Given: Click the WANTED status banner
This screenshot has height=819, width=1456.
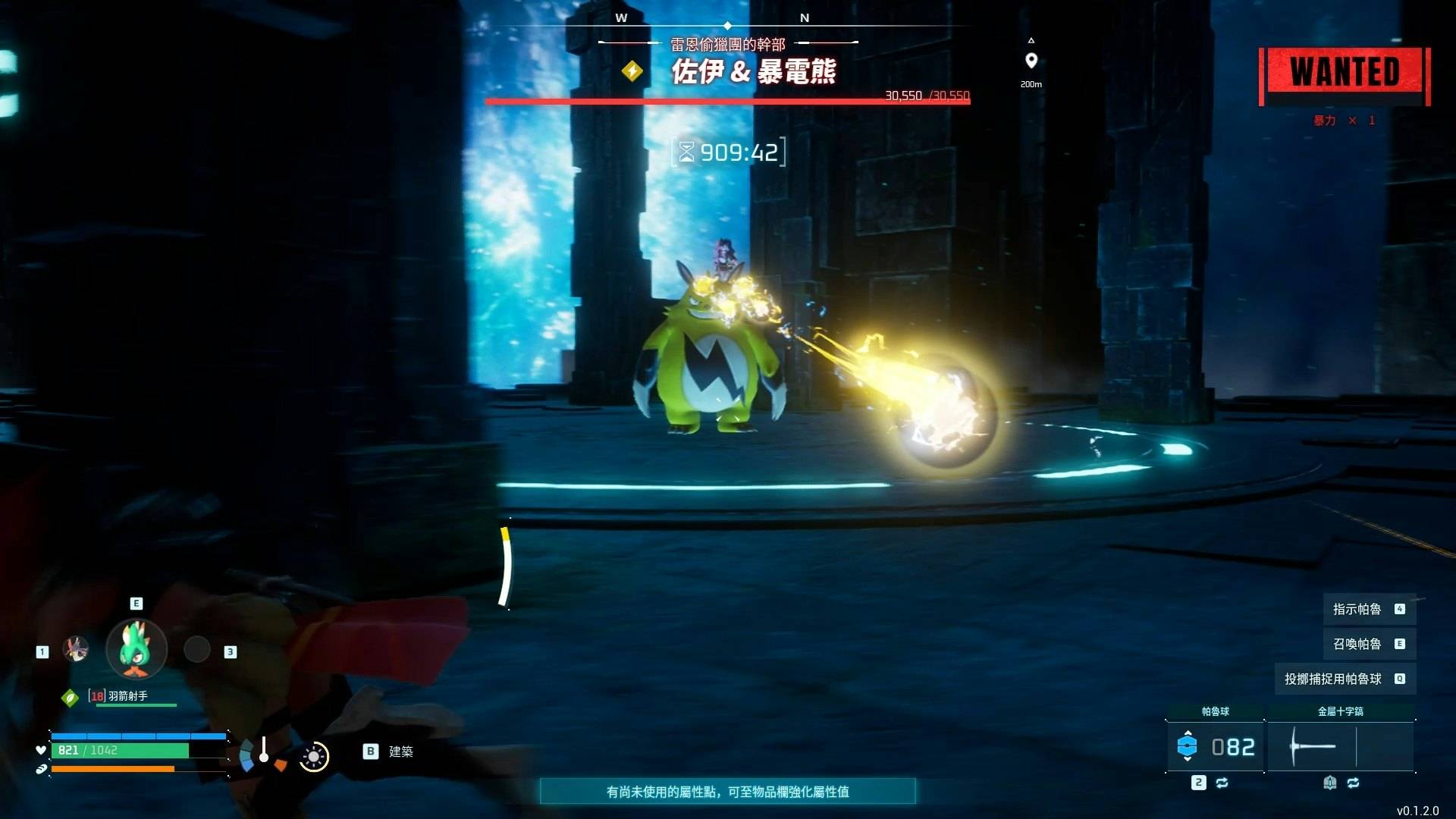Looking at the screenshot, I should point(1344,74).
